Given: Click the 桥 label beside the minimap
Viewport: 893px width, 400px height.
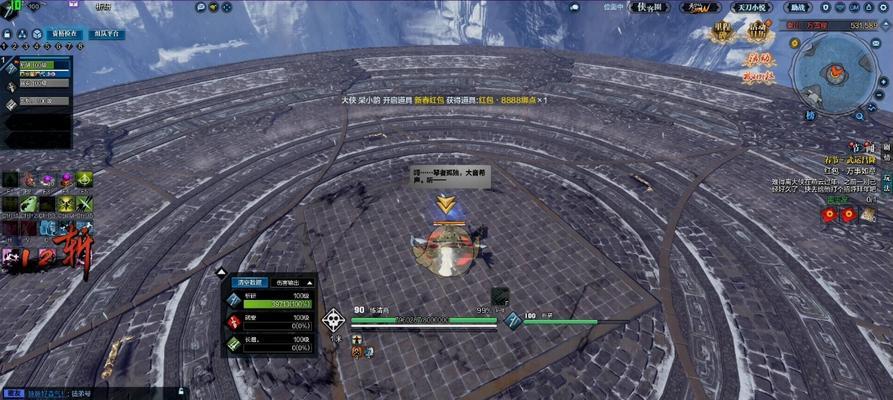Looking at the screenshot, I should pyautogui.click(x=811, y=116).
